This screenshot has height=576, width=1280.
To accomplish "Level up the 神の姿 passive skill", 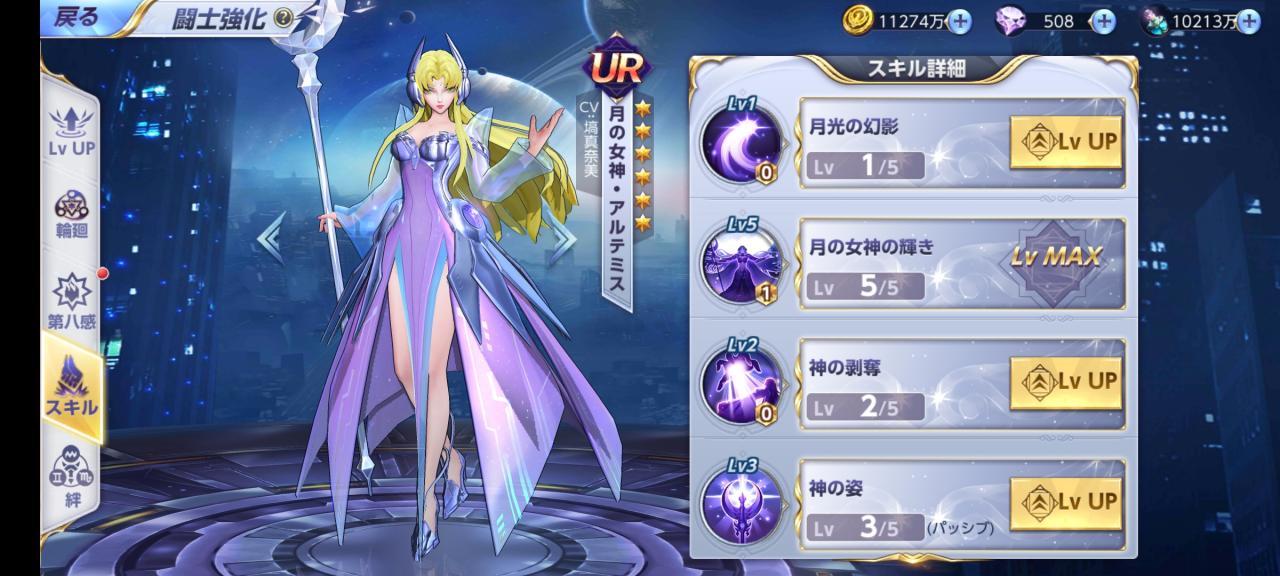I will [1065, 502].
